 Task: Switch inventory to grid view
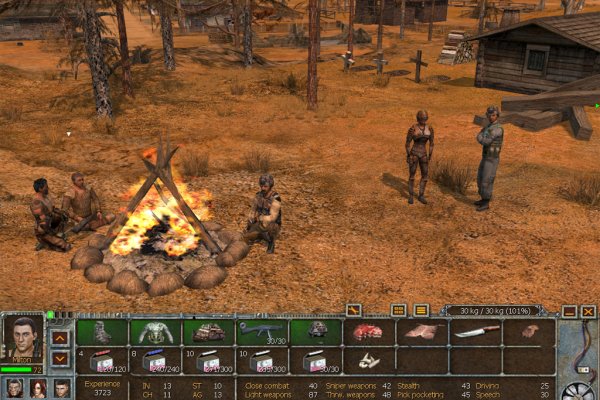[399, 310]
